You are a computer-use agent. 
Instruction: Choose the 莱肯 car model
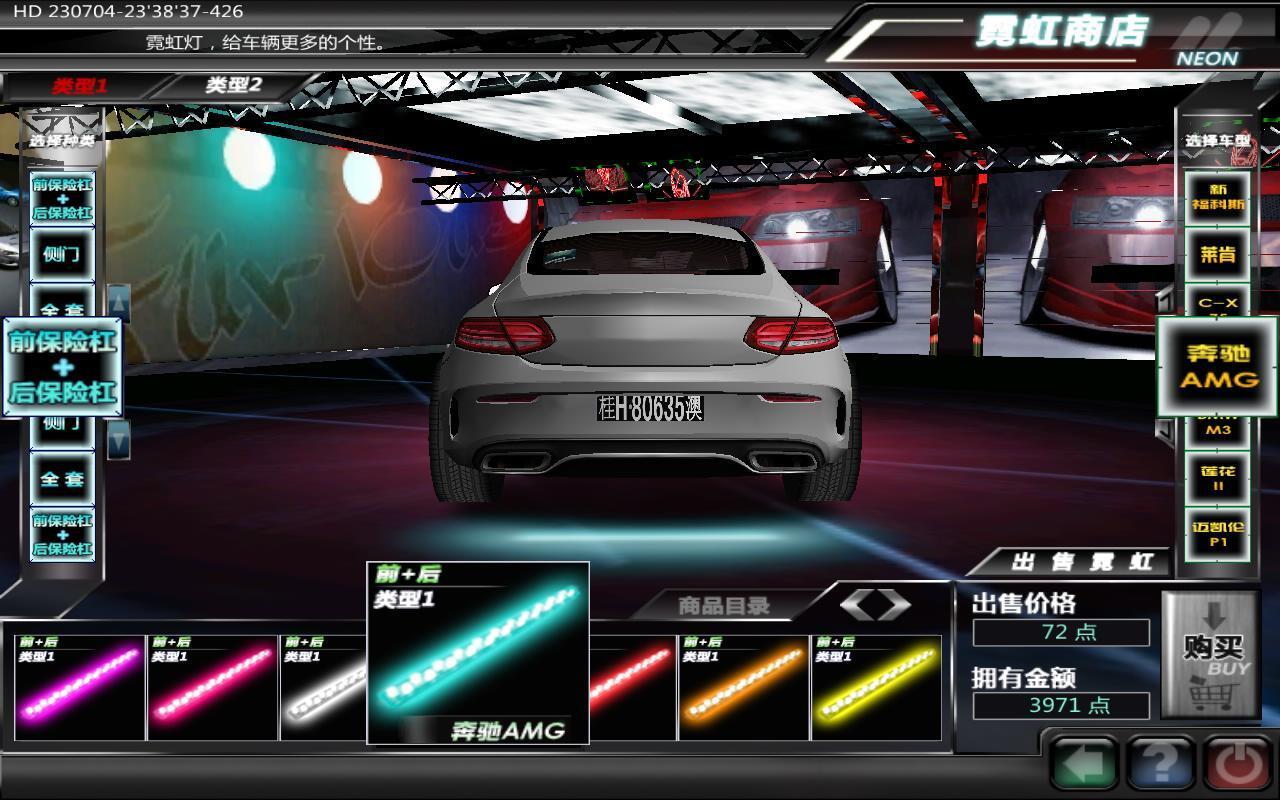(x=1217, y=254)
